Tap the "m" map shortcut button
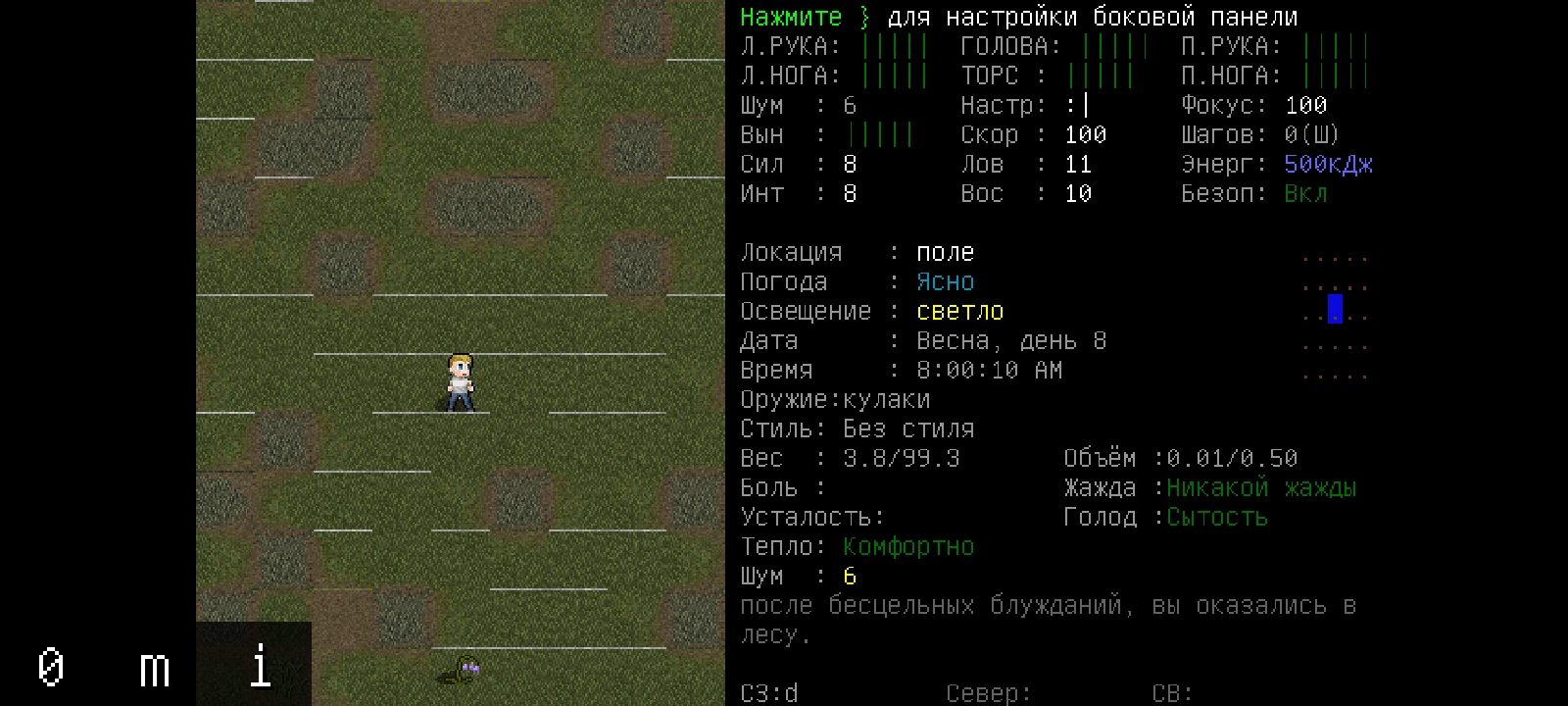The image size is (1568, 706). 153,669
